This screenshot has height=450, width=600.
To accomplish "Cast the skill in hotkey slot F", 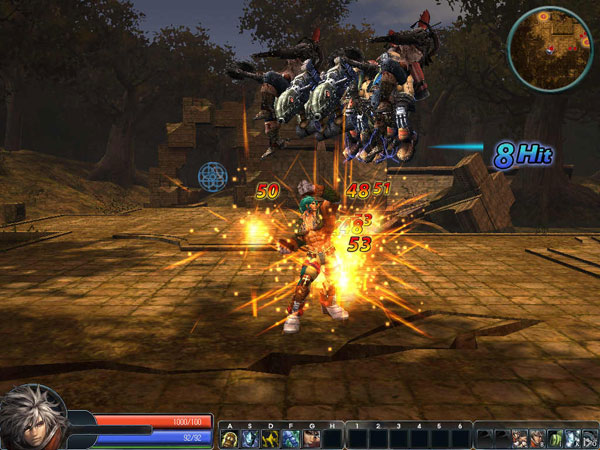I will point(290,438).
